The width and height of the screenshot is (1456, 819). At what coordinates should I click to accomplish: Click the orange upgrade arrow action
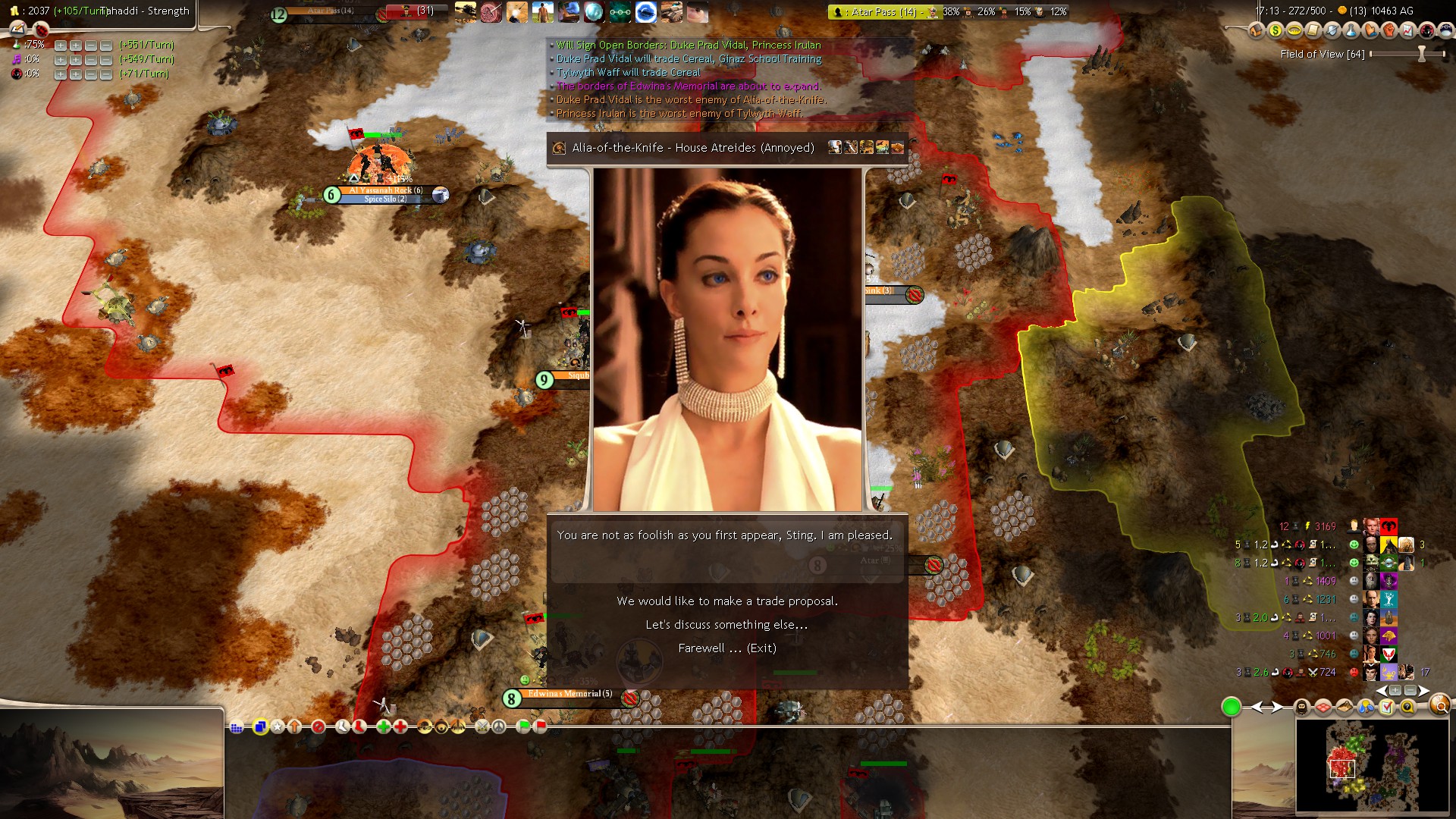294,727
